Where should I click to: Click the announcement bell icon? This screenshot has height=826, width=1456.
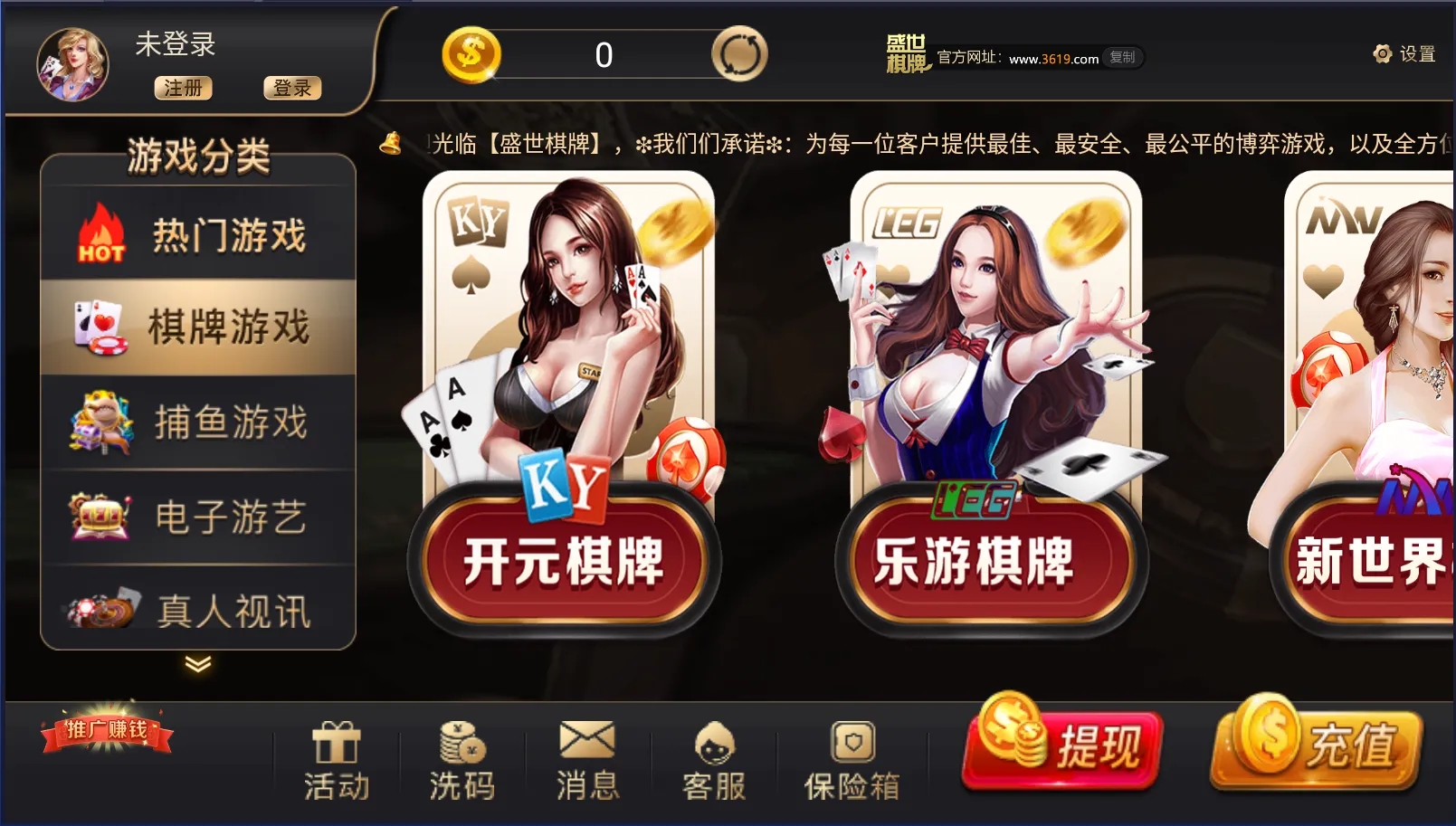point(390,143)
